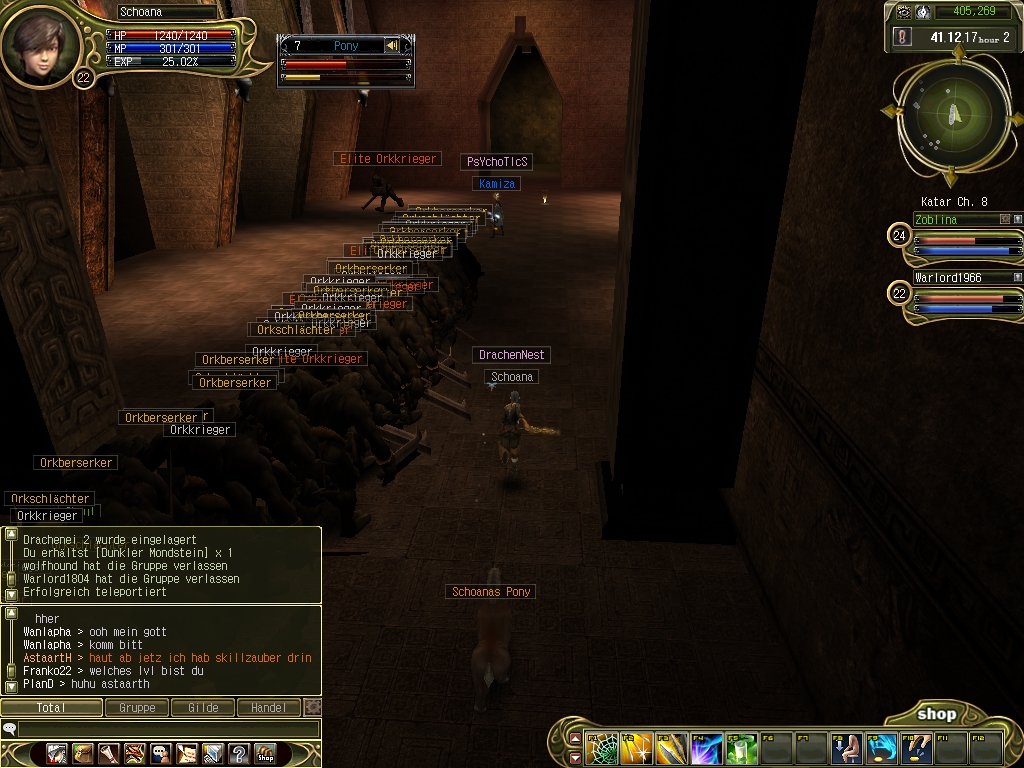The height and width of the screenshot is (768, 1024).
Task: Select party member Warlord1966
Action: click(962, 278)
